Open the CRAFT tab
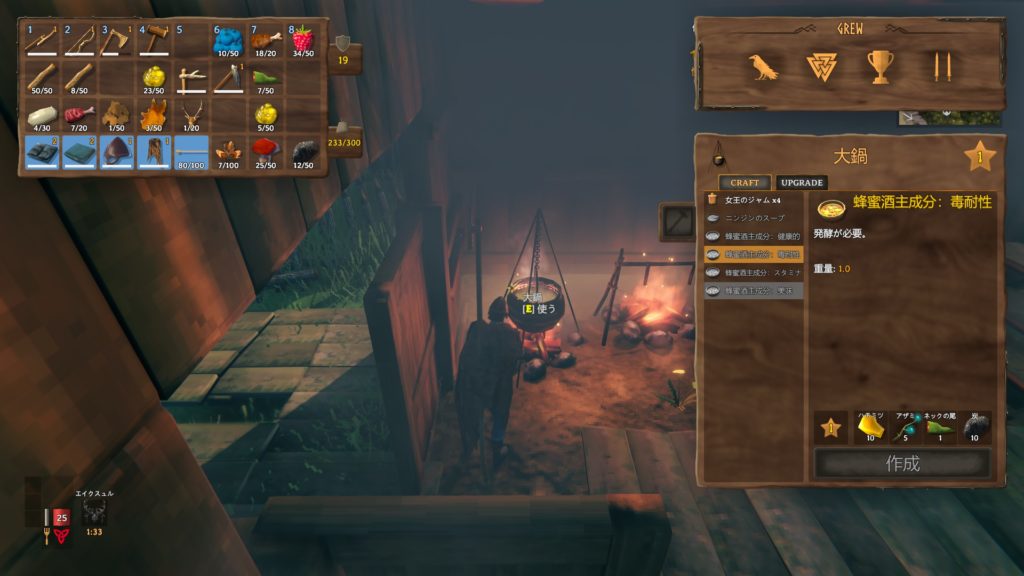1024x576 pixels. tap(744, 183)
